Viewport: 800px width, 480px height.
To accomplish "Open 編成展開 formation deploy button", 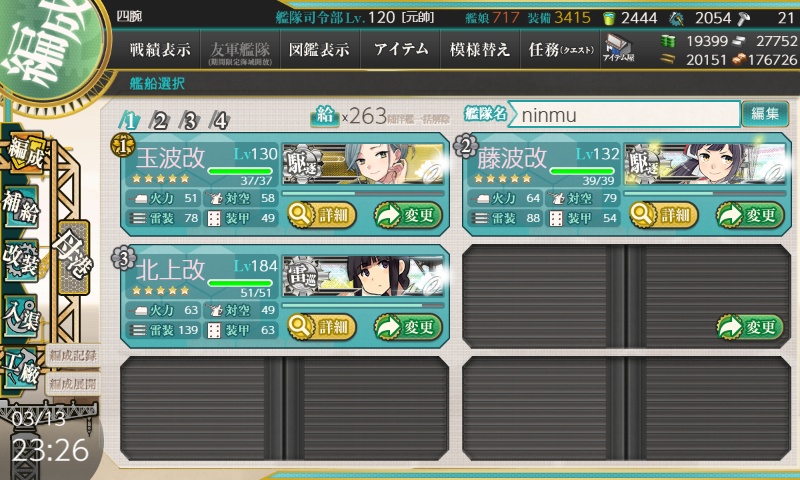I will tap(72, 383).
